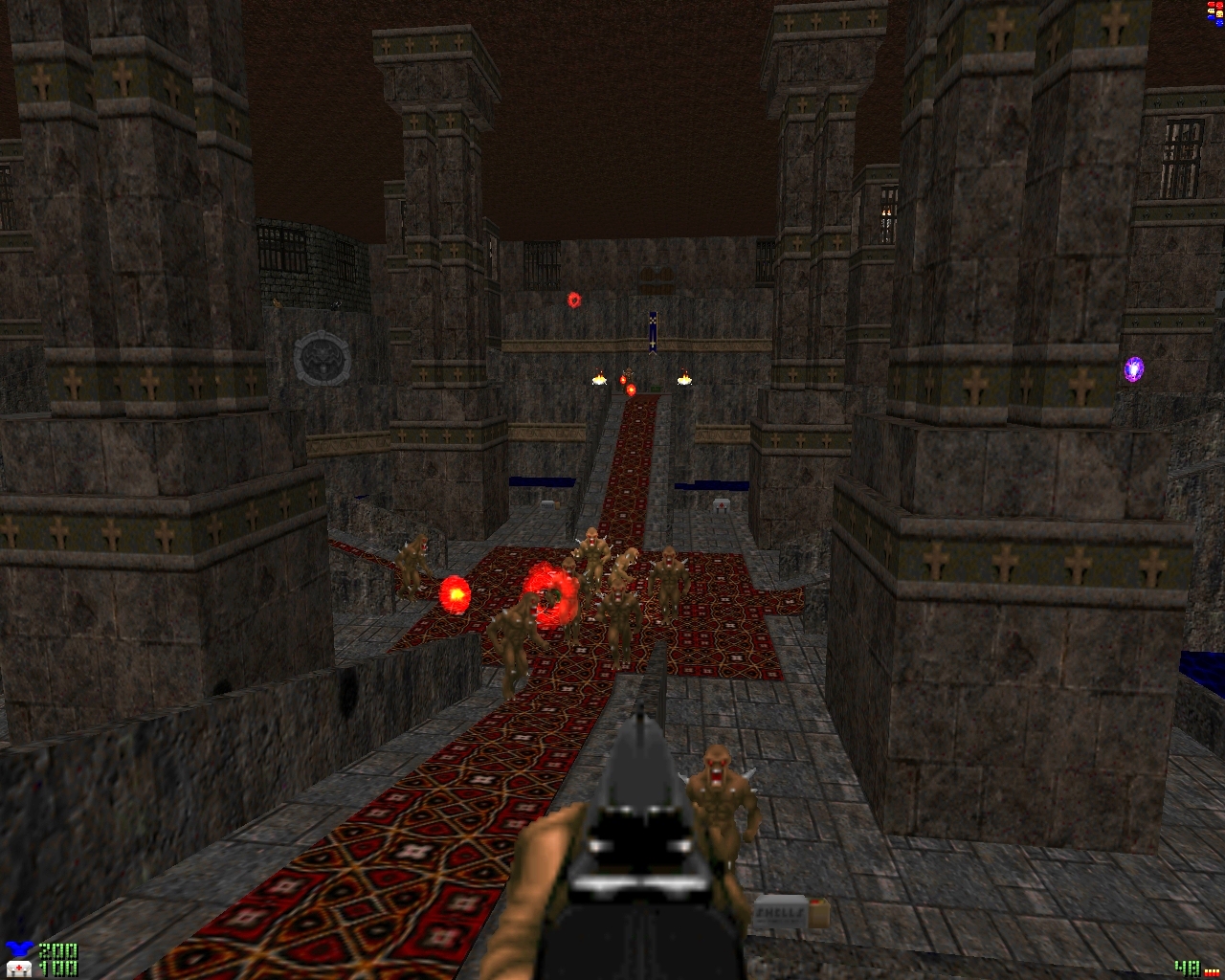Click the medikit icon beside the health count
Viewport: 1225px width, 980px height.
(18, 969)
